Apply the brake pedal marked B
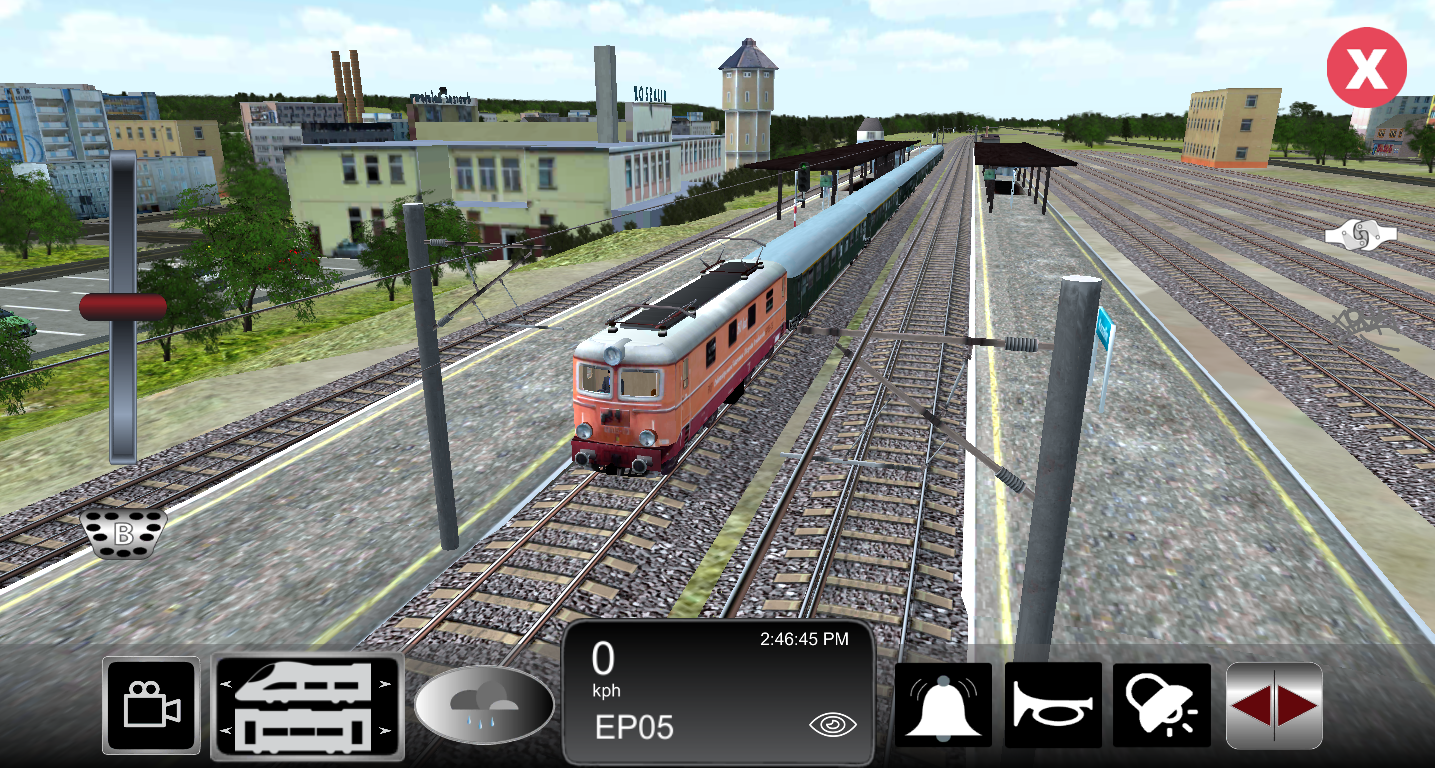Viewport: 1435px width, 768px height. pos(123,534)
